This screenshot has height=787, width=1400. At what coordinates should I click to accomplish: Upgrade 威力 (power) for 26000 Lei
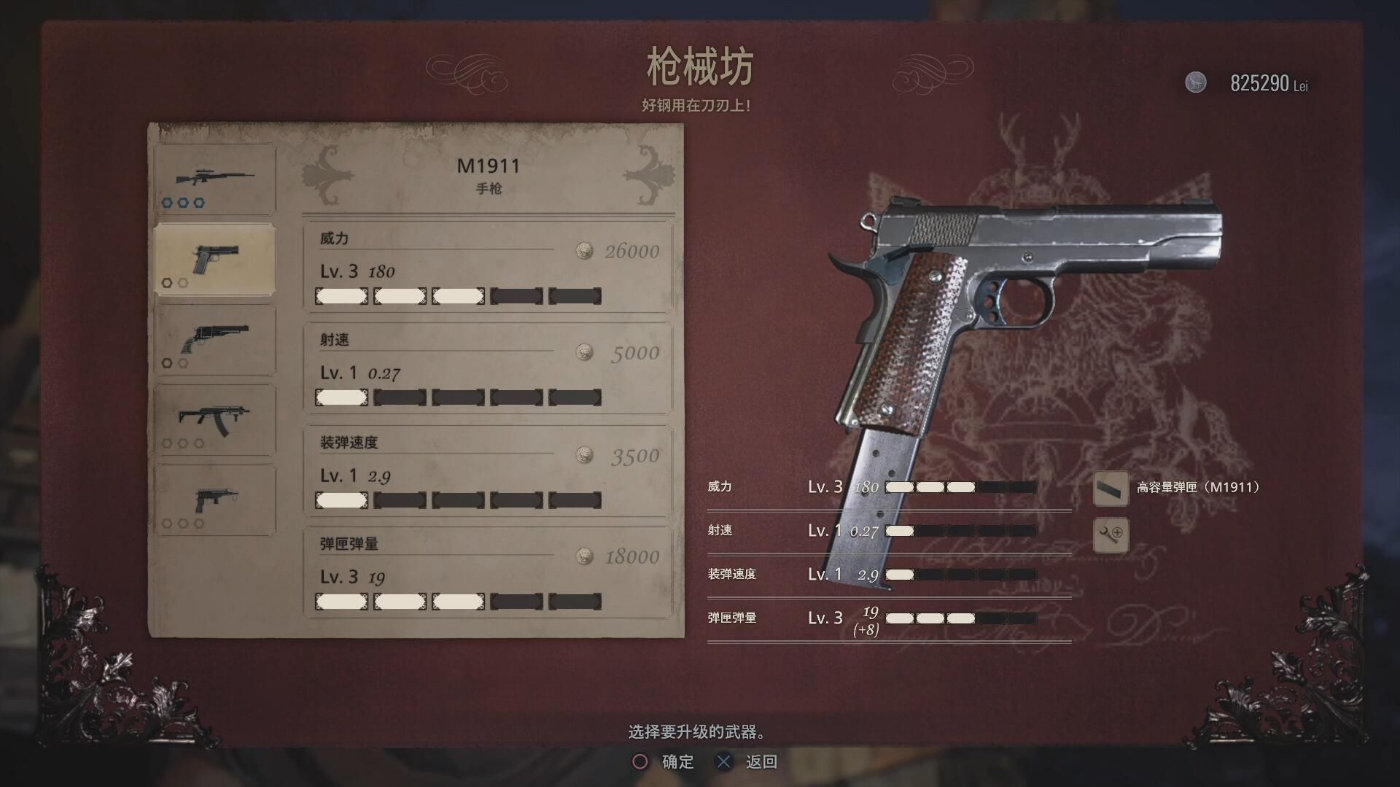pos(488,267)
